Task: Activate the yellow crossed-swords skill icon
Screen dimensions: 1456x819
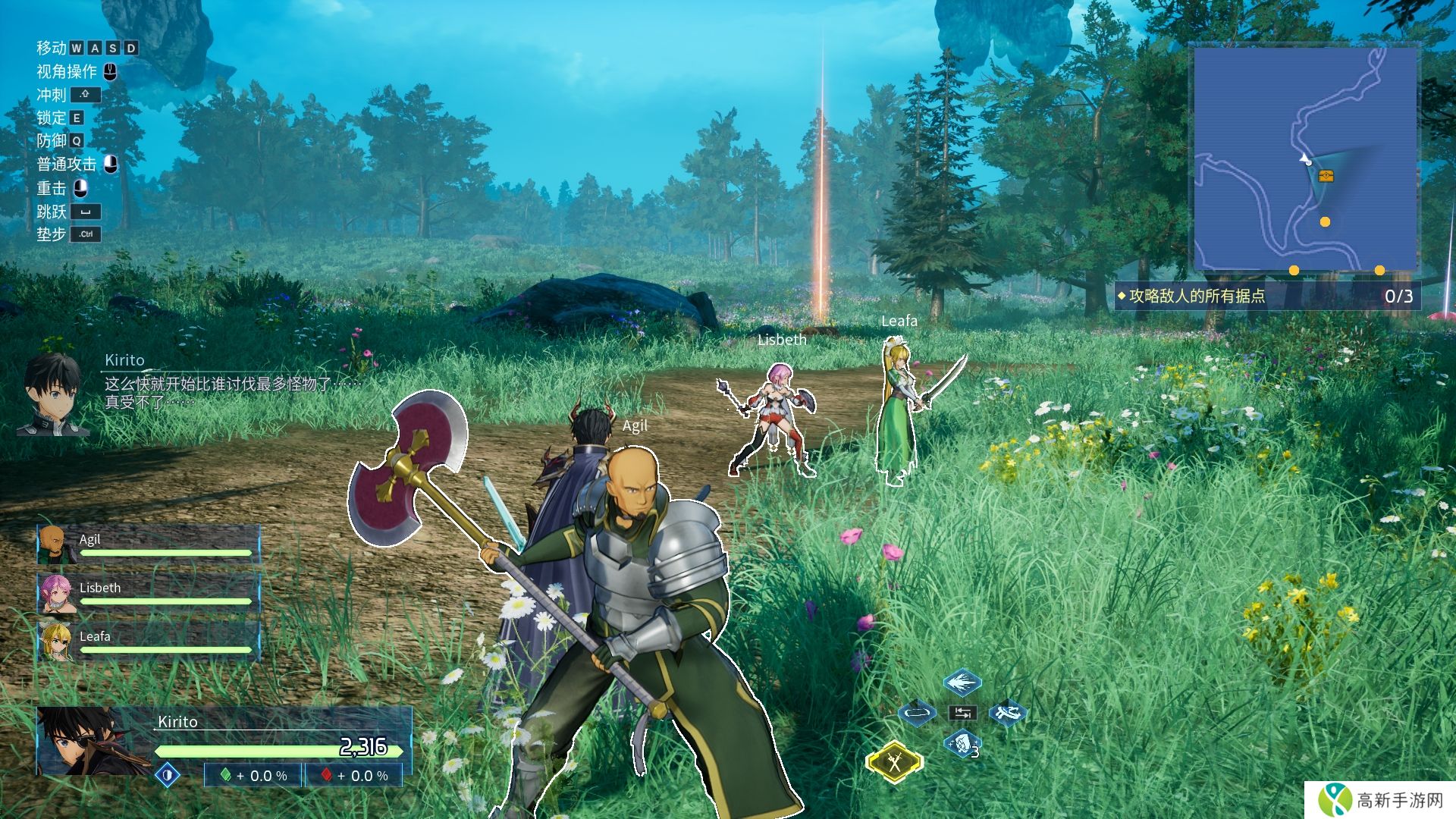Action: coord(895,761)
